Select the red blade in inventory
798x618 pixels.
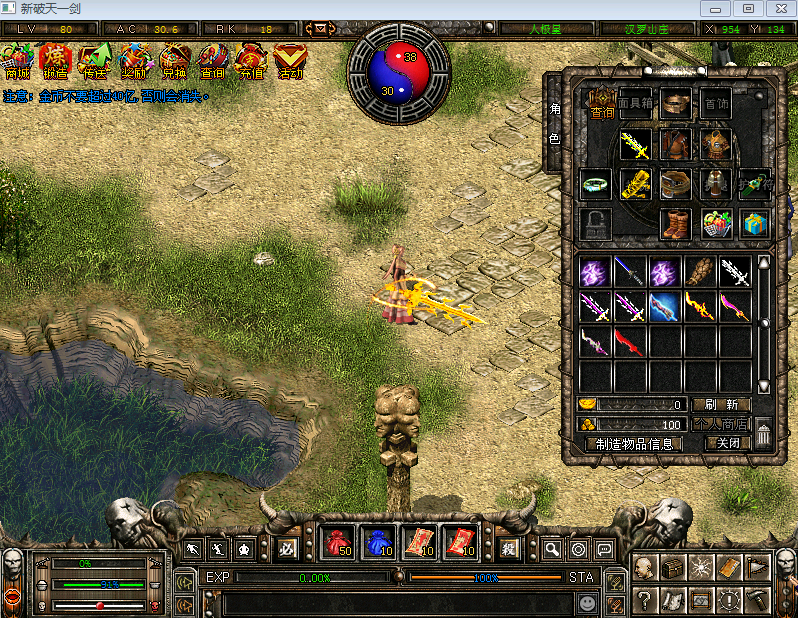630,342
